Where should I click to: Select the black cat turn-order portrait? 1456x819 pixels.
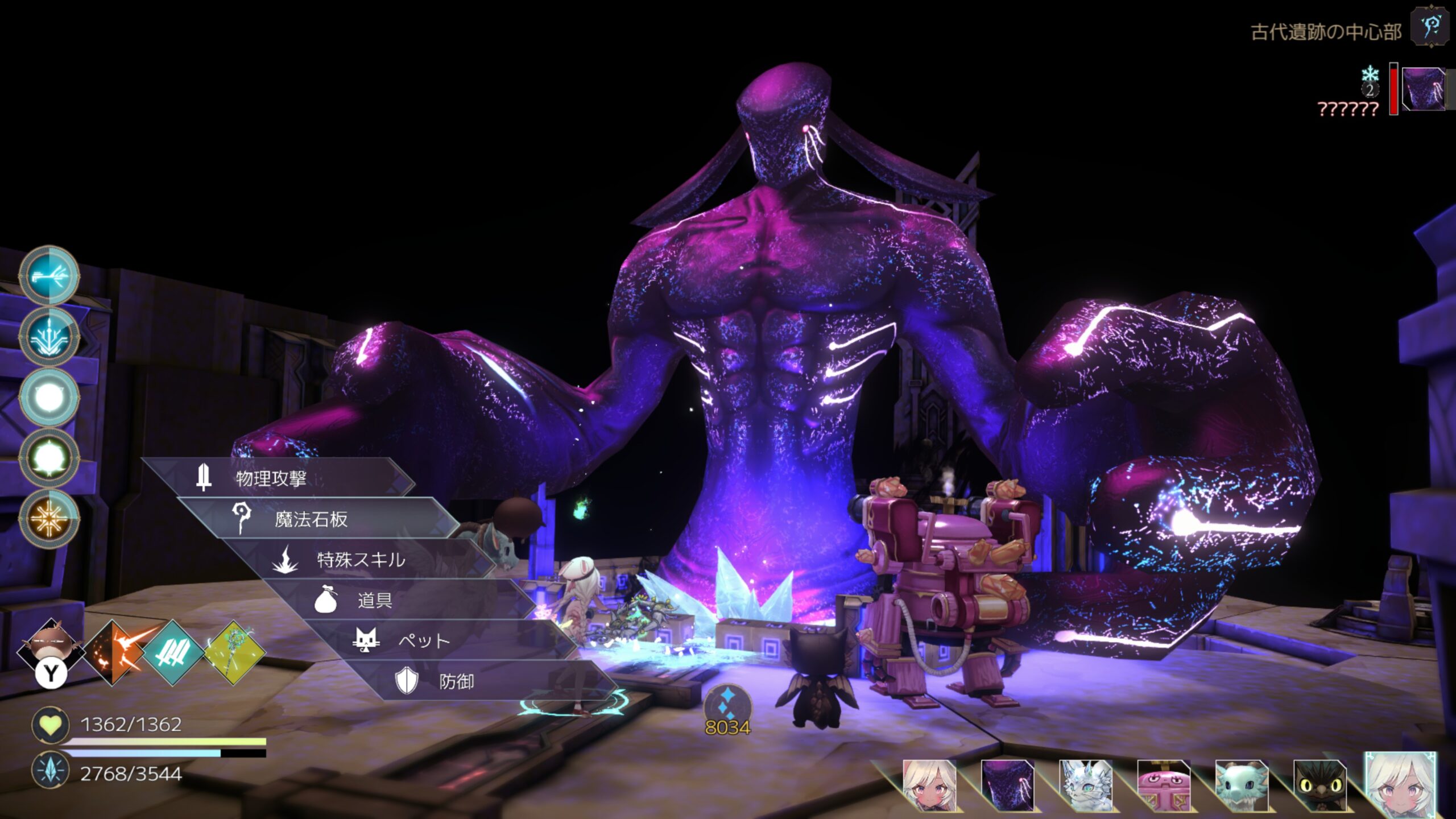tap(1319, 785)
